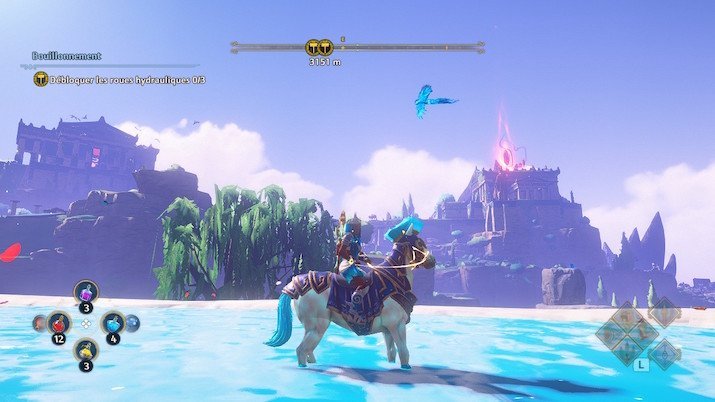The height and width of the screenshot is (402, 715).
Task: Activate the detached upper diamond ability
Action: [x=663, y=312]
